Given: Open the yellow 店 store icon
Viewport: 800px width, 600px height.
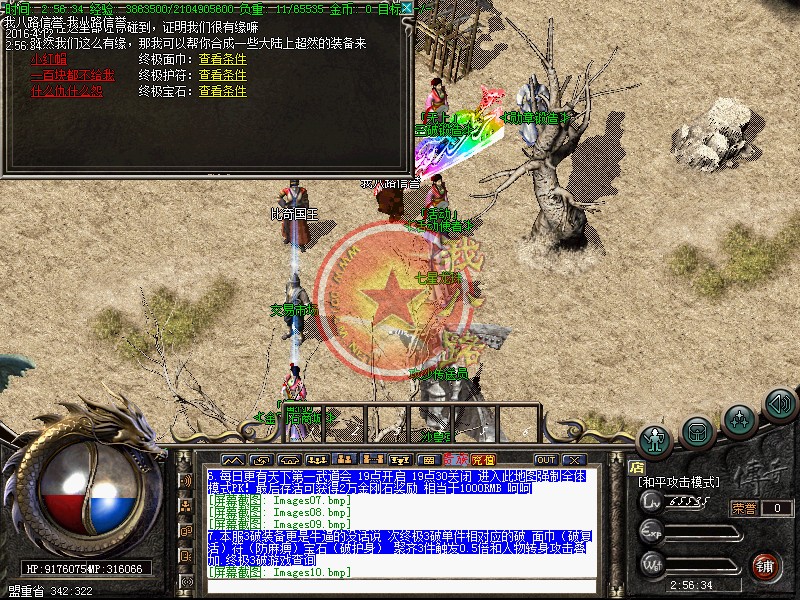Looking at the screenshot, I should (636, 466).
